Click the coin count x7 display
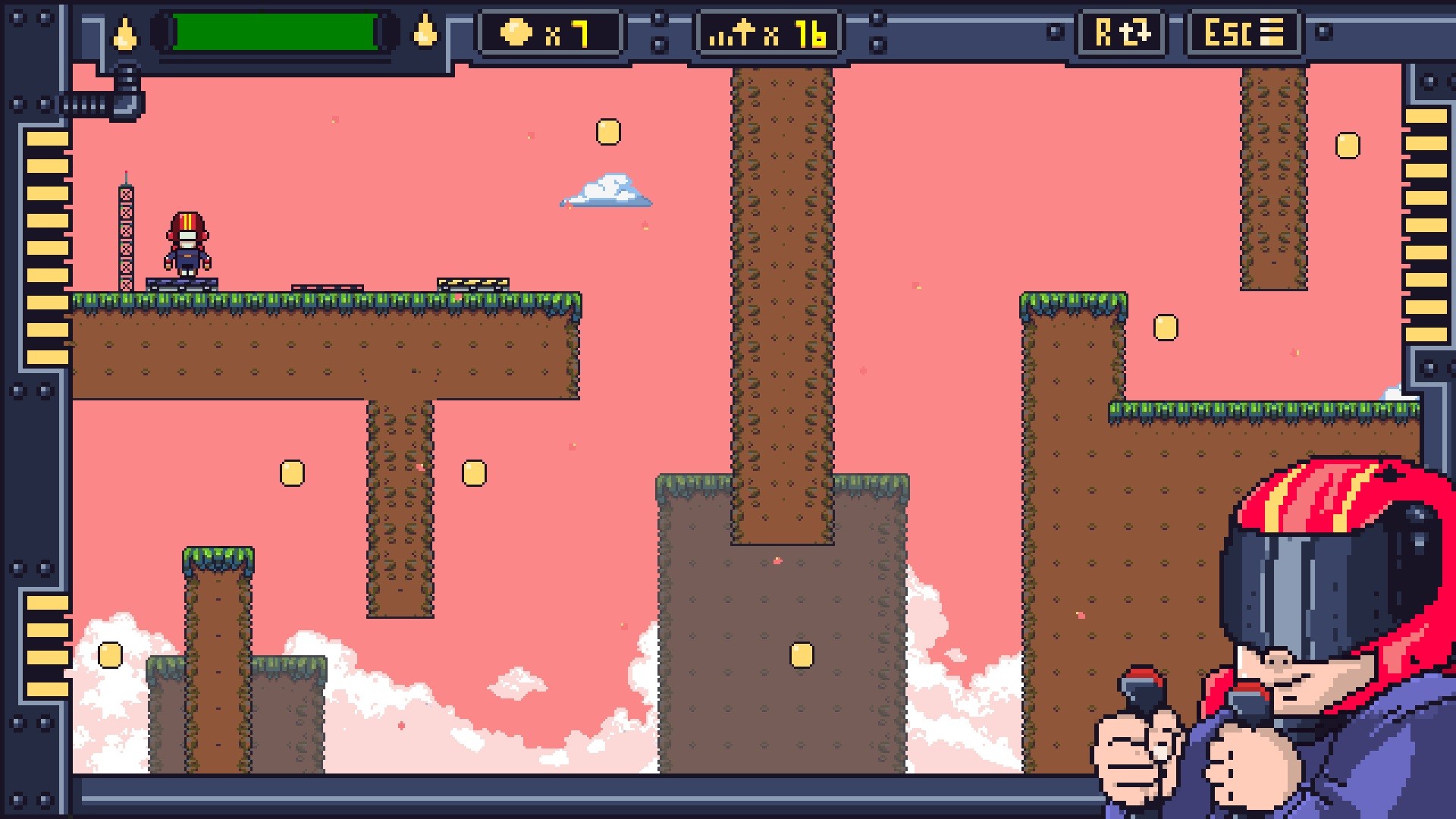 tap(551, 32)
